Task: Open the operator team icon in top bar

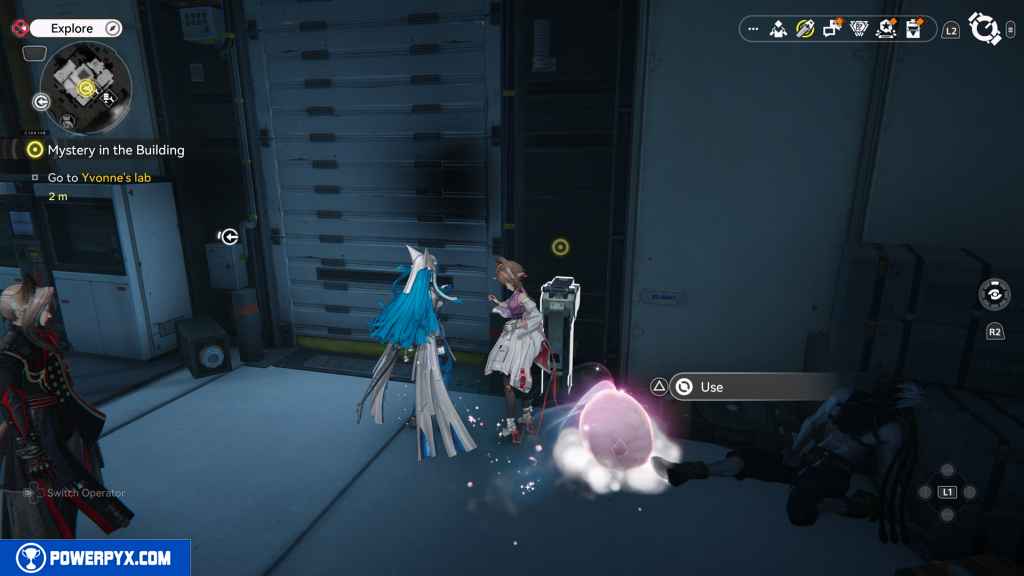Action: (779, 30)
